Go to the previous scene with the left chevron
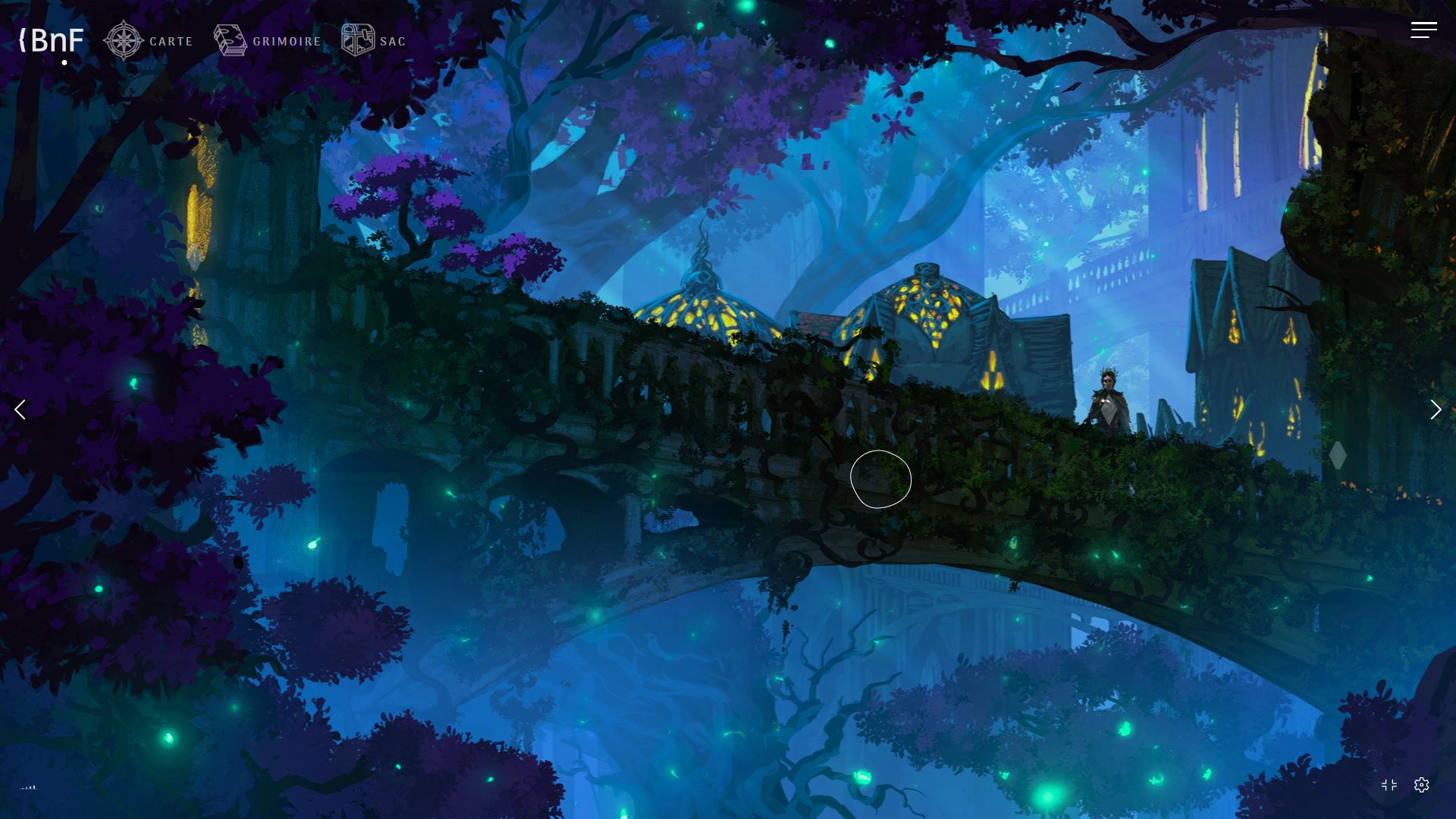 (20, 409)
